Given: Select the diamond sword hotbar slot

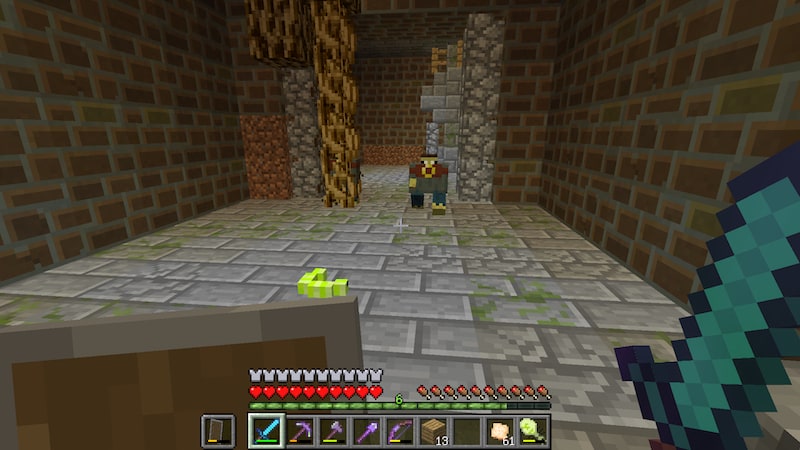Looking at the screenshot, I should tap(265, 431).
